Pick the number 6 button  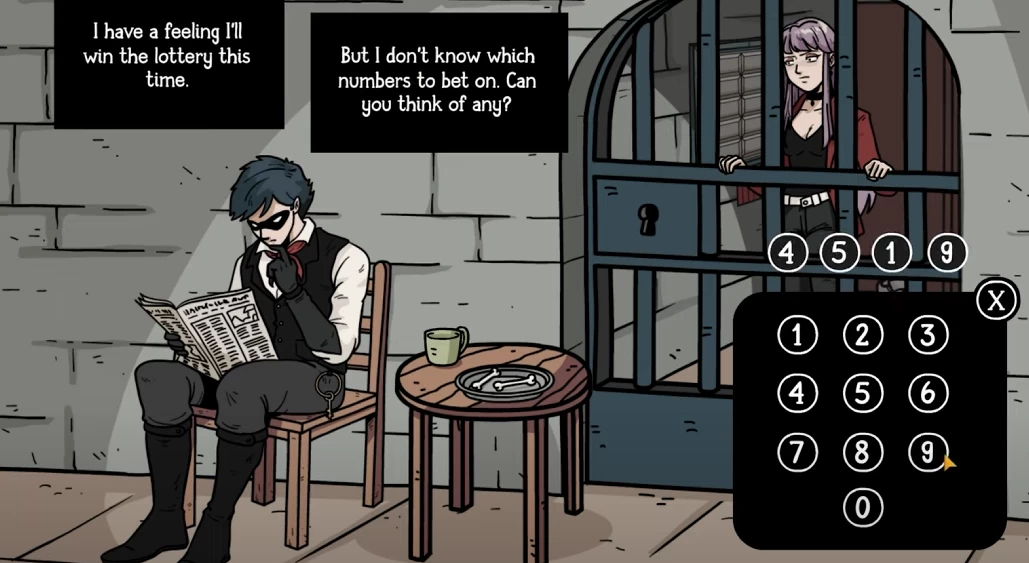point(927,393)
